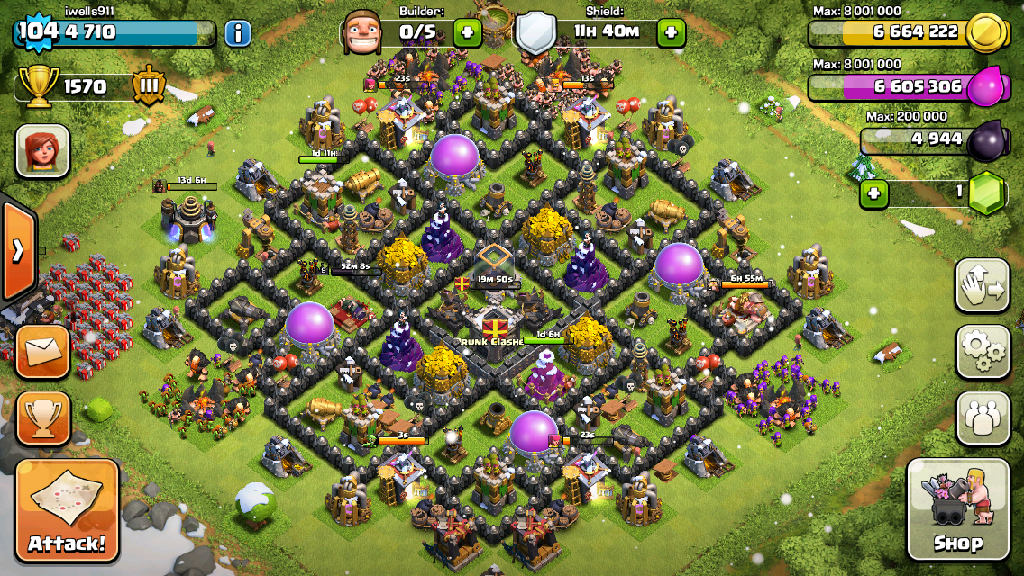Extend shield using the green plus
Viewport: 1024px width, 576px height.
[x=670, y=32]
